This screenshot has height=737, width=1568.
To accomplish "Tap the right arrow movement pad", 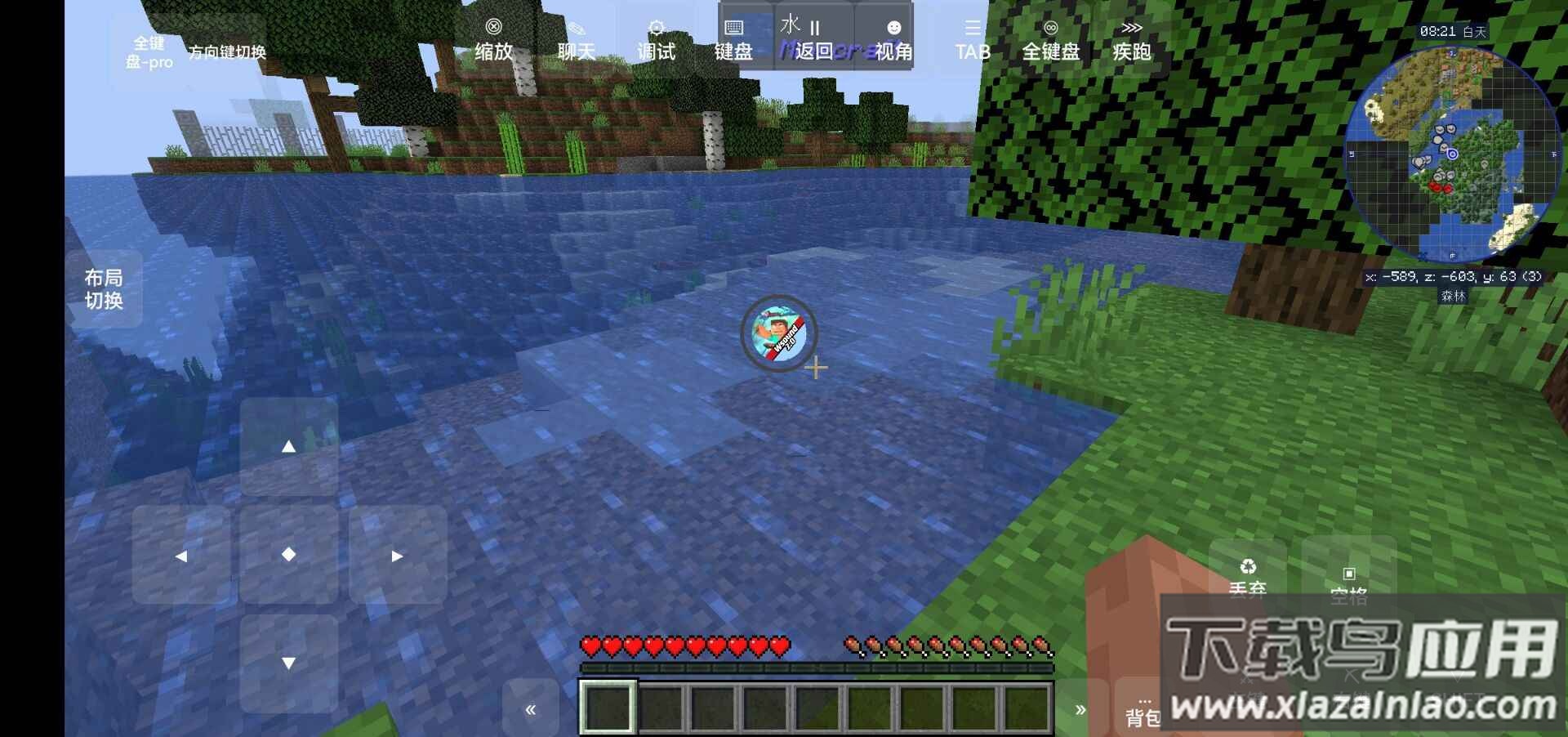I will pos(397,556).
